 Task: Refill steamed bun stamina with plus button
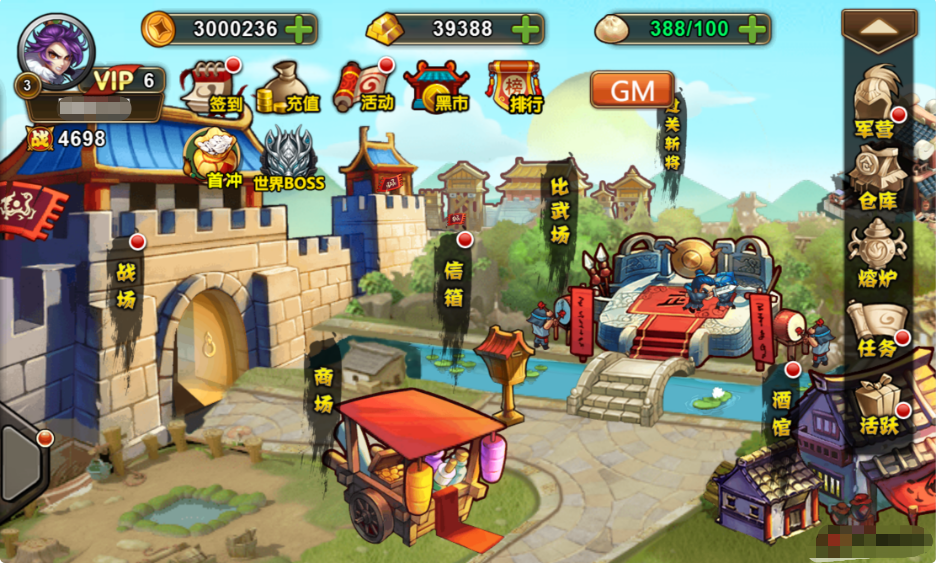pyautogui.click(x=752, y=29)
